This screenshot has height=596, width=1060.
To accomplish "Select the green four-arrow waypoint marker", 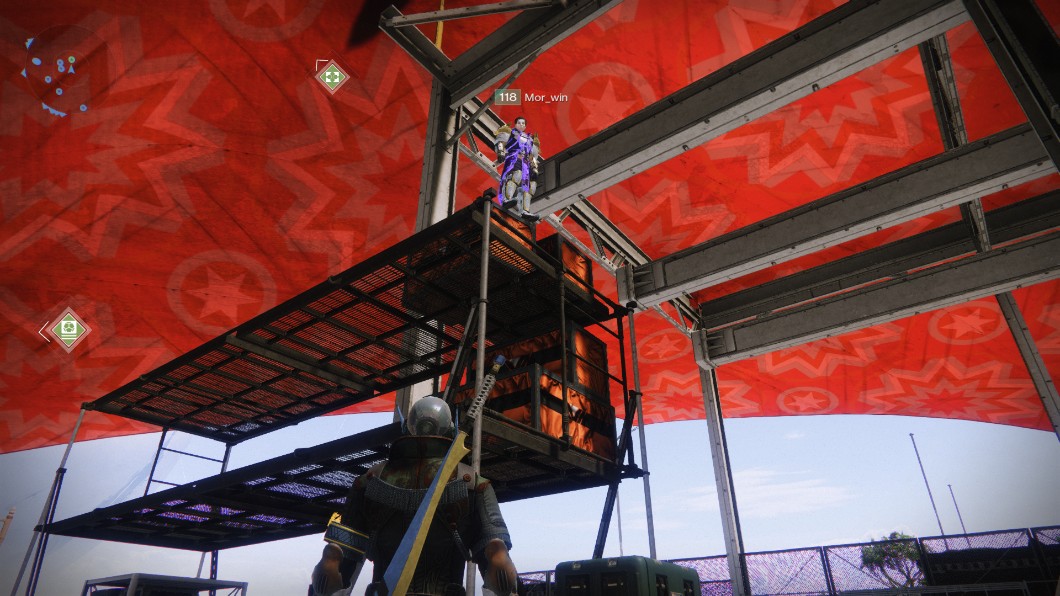I will click(x=332, y=76).
